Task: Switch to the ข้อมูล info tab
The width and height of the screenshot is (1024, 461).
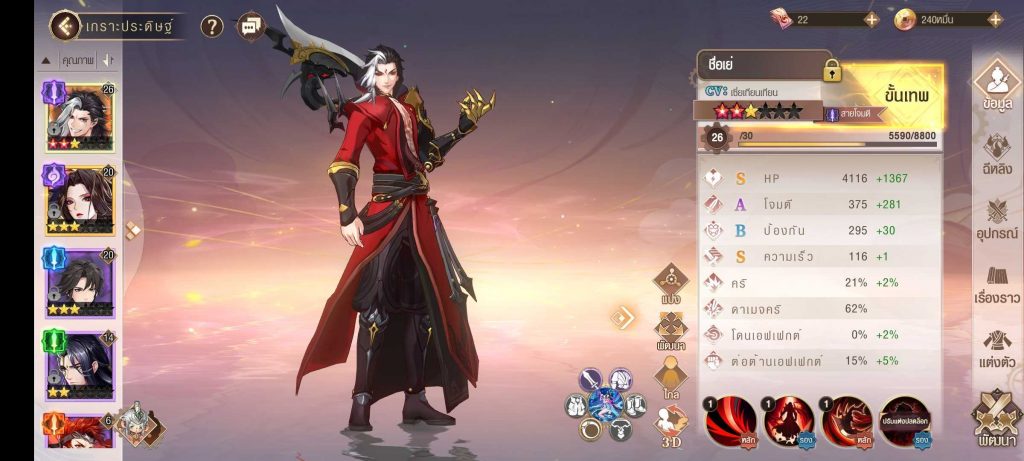Action: [996, 90]
